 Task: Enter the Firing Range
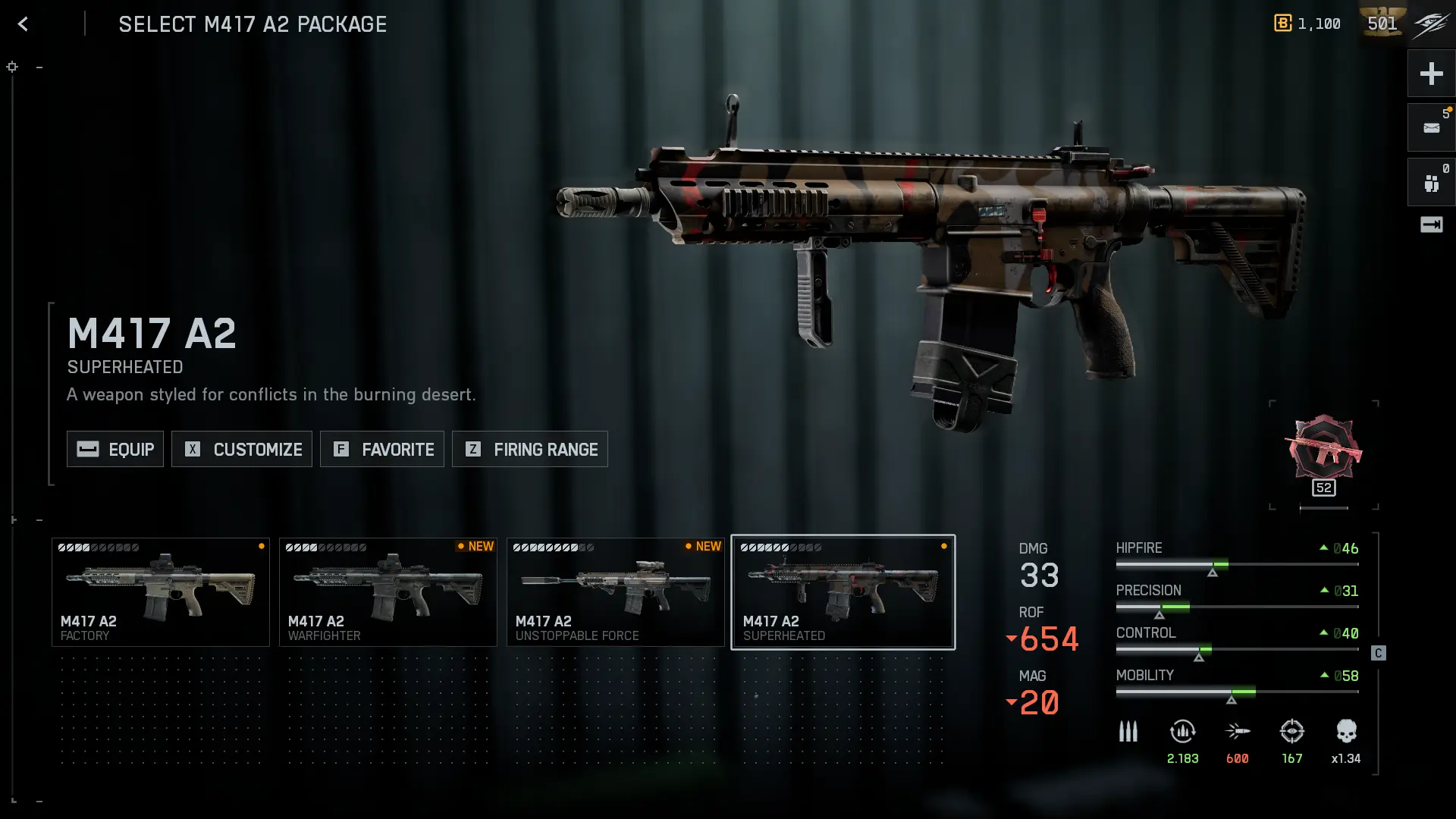(530, 449)
